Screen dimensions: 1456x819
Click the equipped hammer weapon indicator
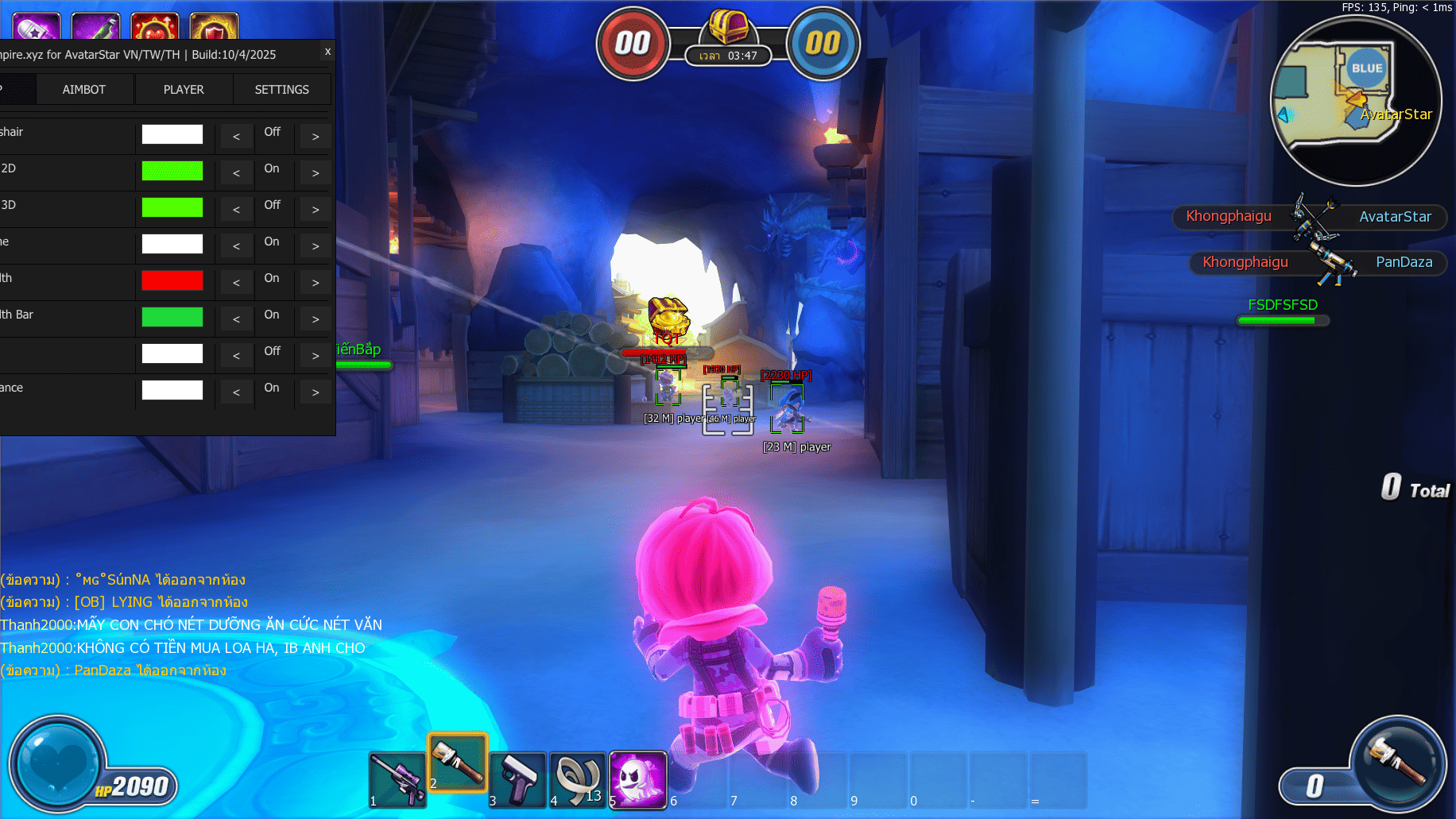1398,764
